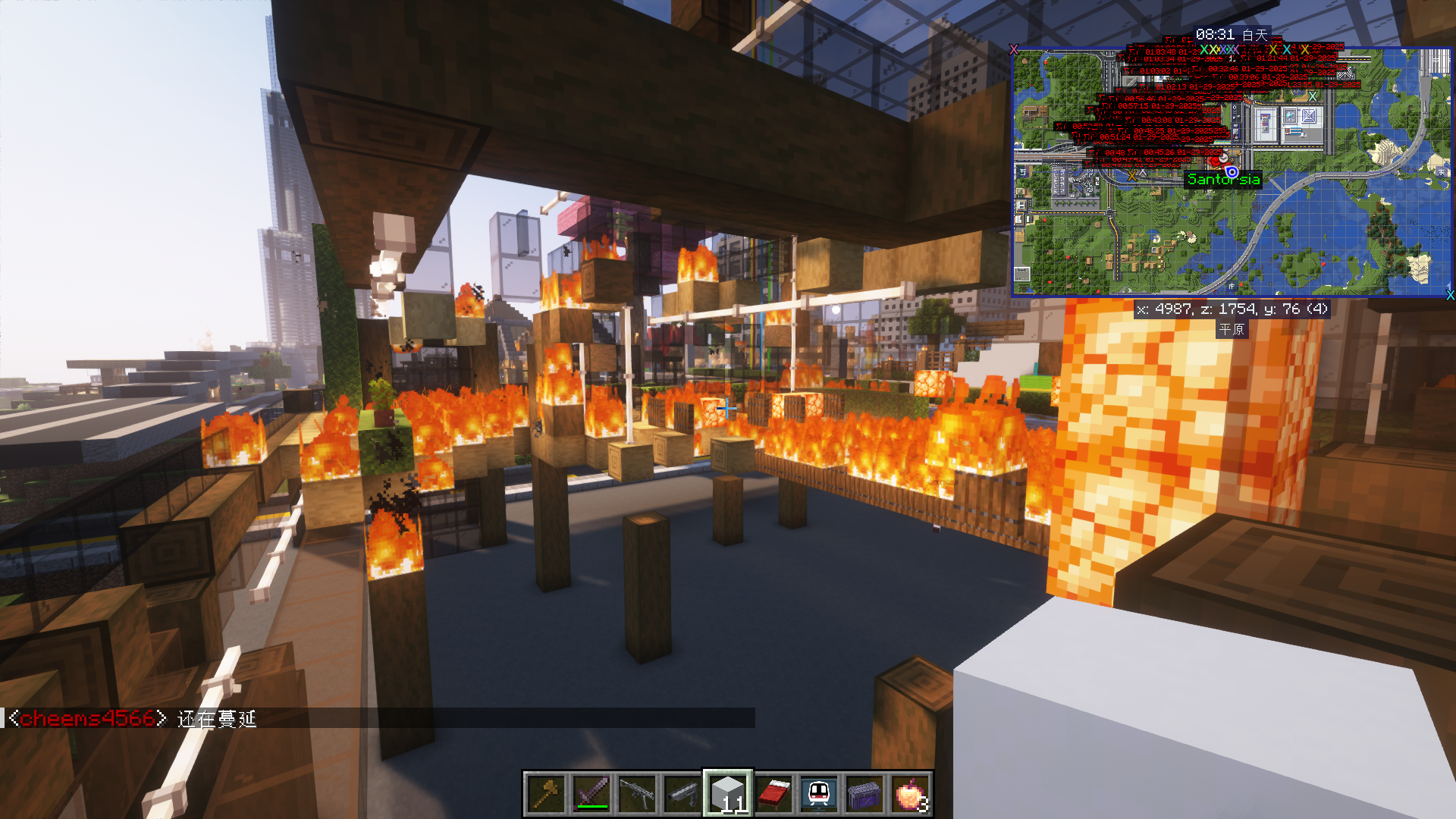
Task: Select the white concrete block slot
Action: point(728,794)
